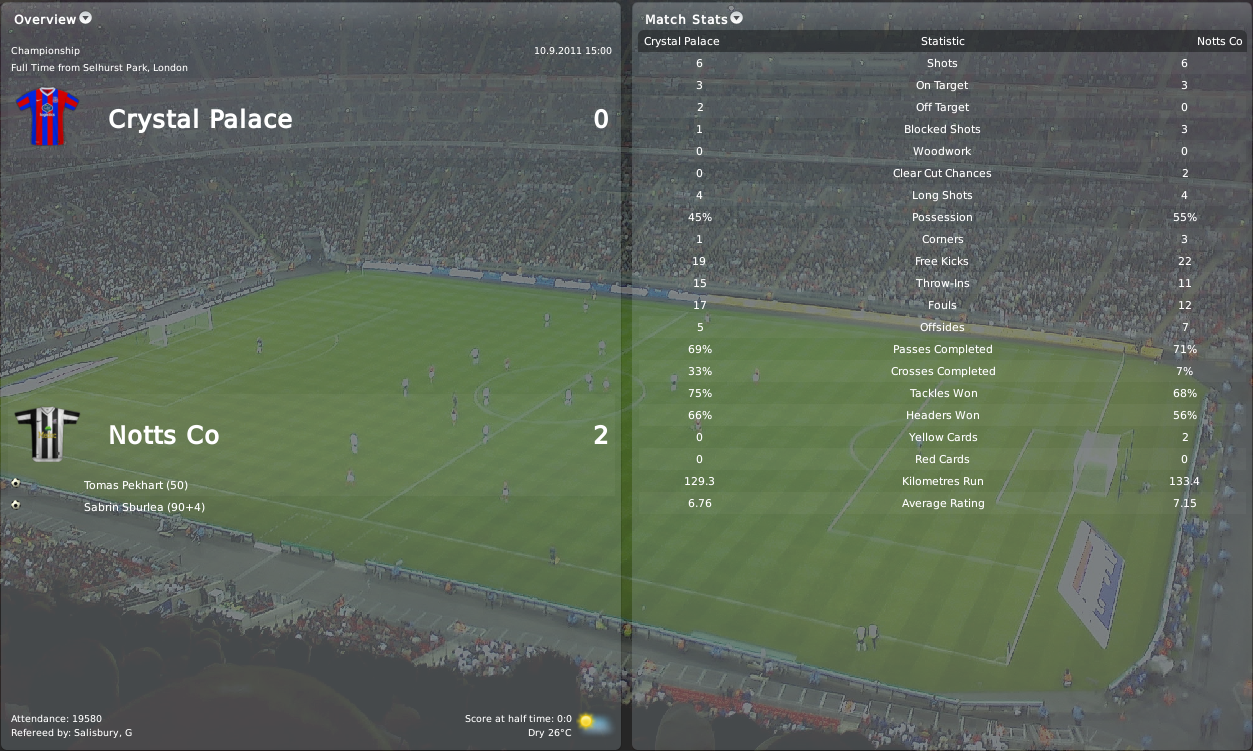Open the Match Stats panel dropdown
Image resolution: width=1253 pixels, height=751 pixels.
click(x=737, y=18)
